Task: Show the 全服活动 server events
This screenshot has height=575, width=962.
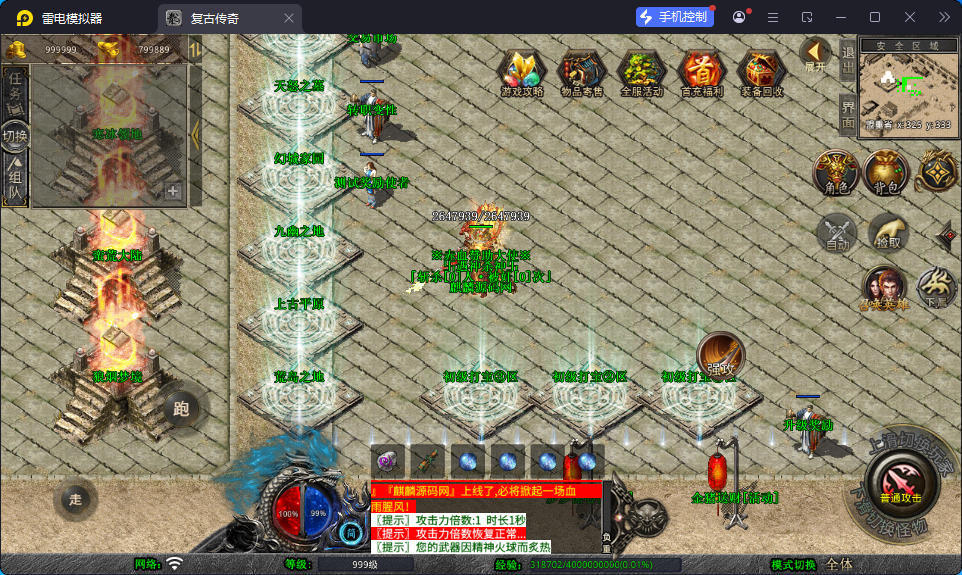Action: [641, 72]
